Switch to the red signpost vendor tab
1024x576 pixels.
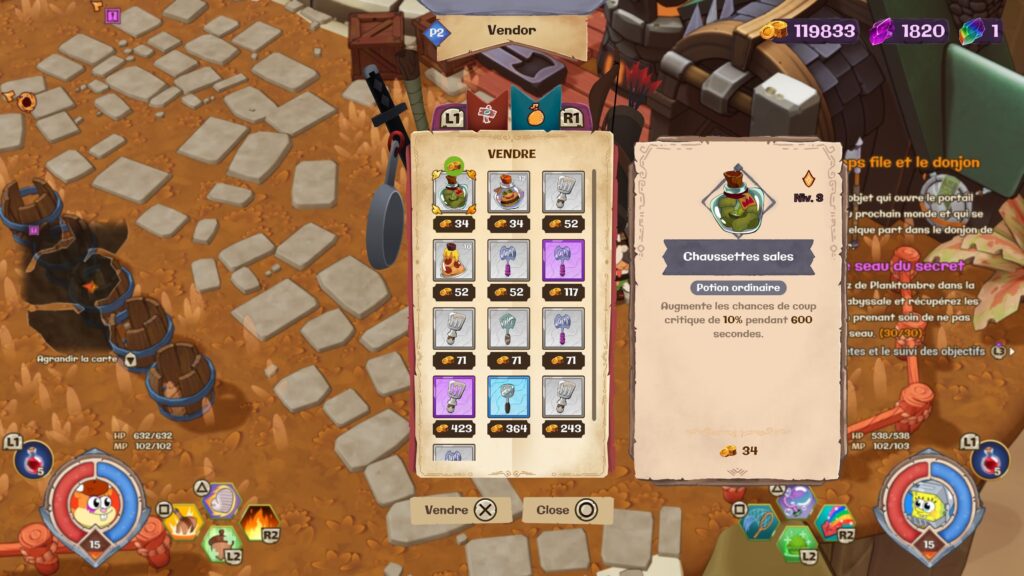pyautogui.click(x=488, y=115)
